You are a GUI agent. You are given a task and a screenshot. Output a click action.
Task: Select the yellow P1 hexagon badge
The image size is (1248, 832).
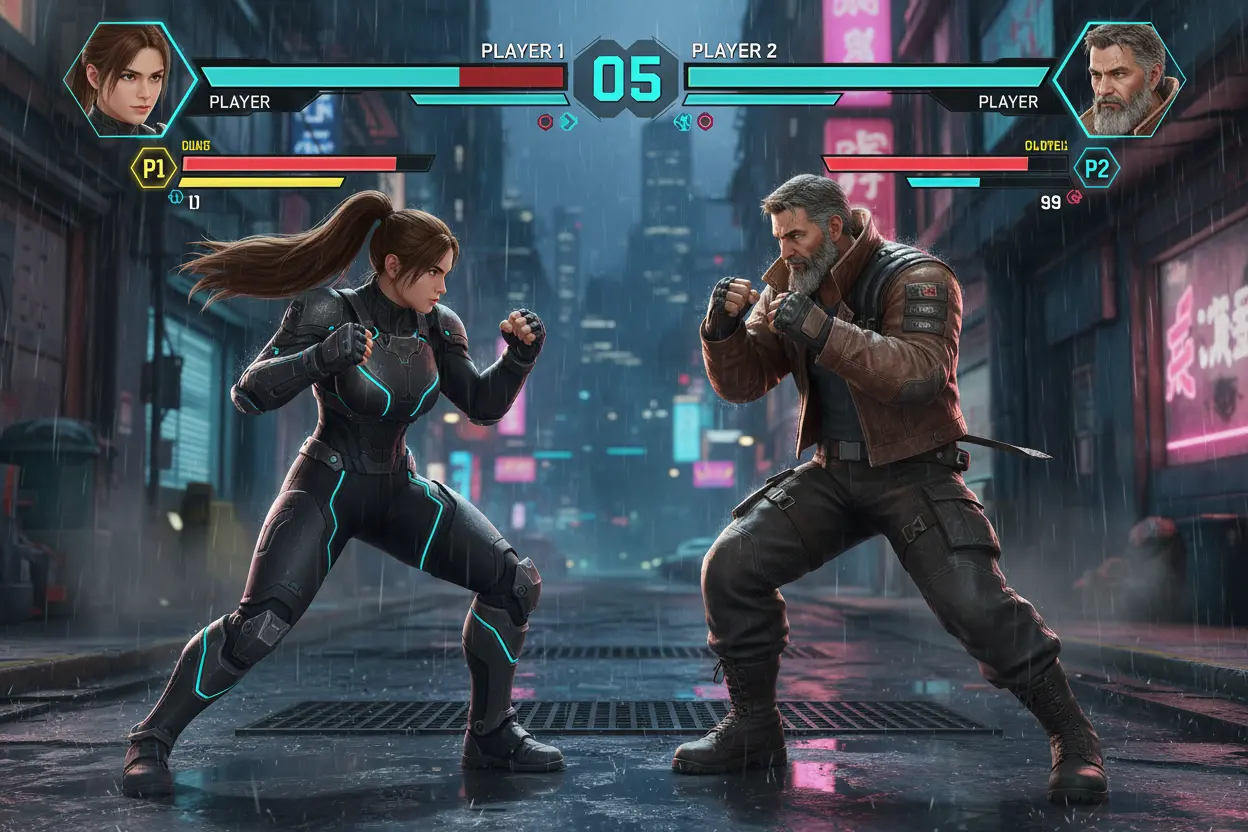click(152, 169)
